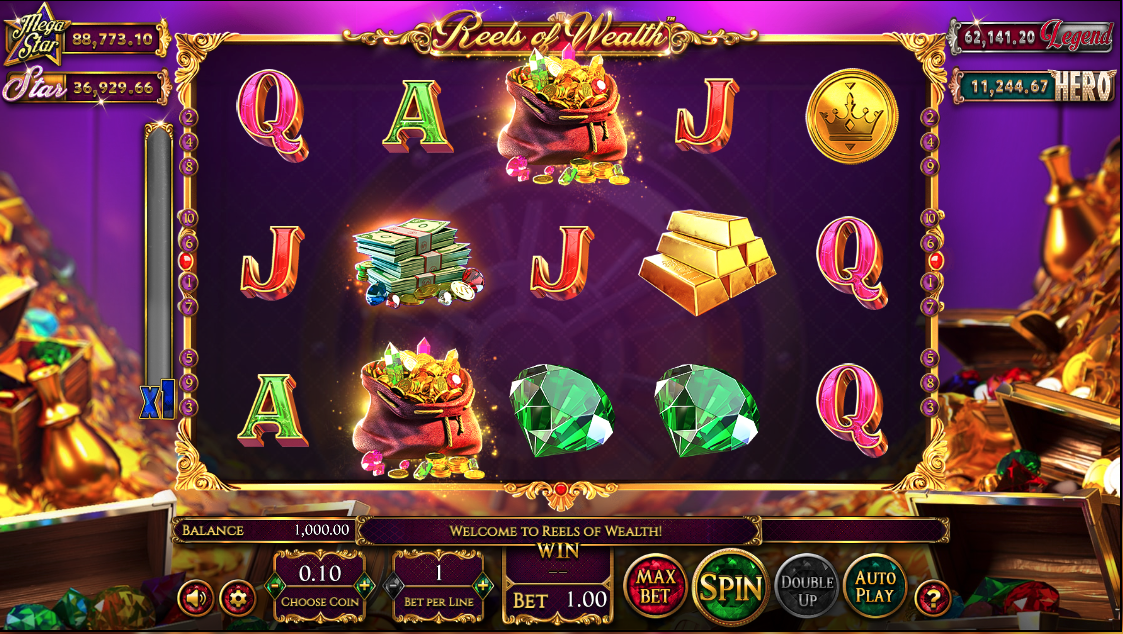The width and height of the screenshot is (1123, 634).
Task: Click the Double Up button
Action: point(807,587)
